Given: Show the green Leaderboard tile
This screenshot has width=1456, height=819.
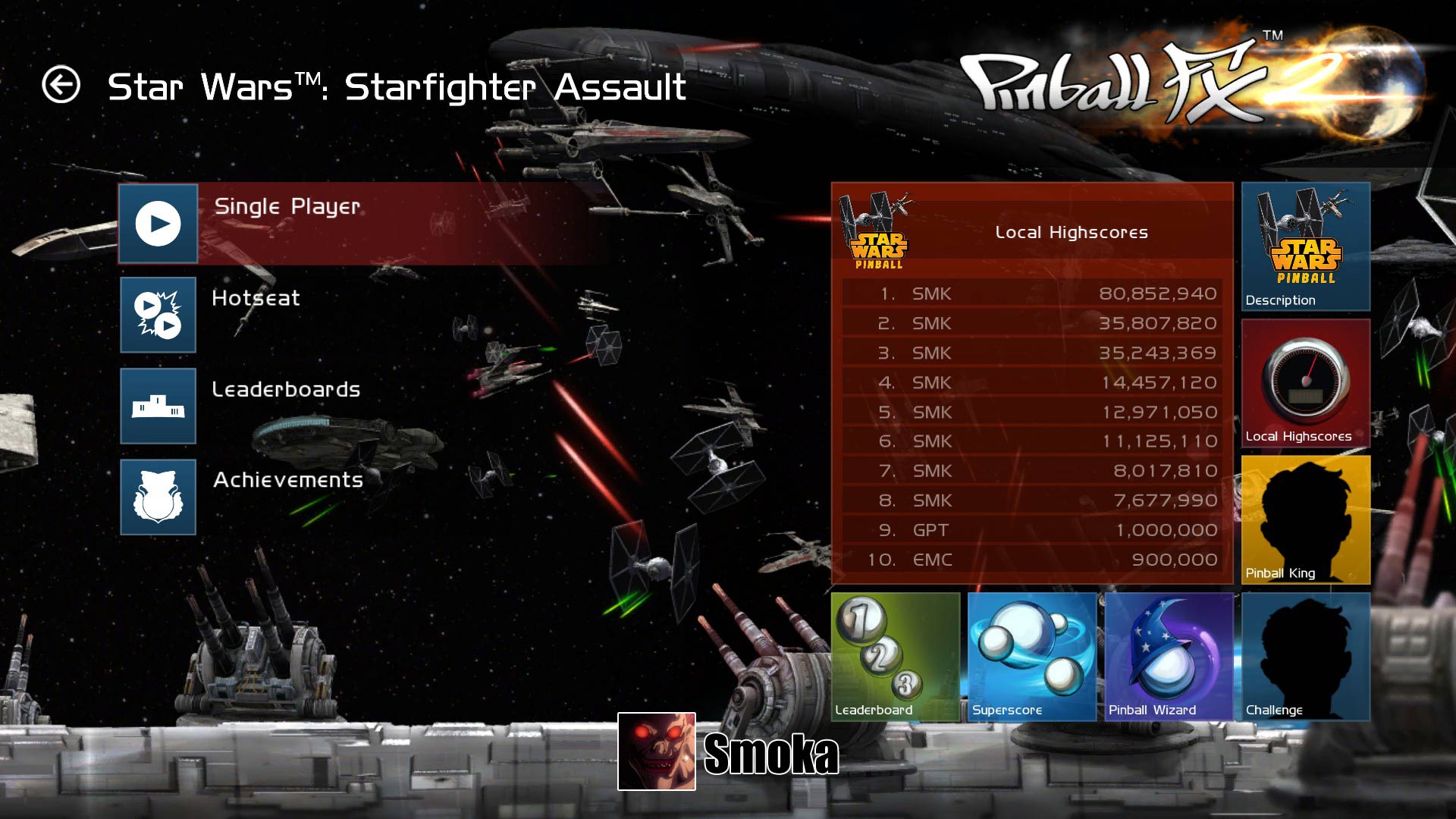Looking at the screenshot, I should pyautogui.click(x=895, y=657).
